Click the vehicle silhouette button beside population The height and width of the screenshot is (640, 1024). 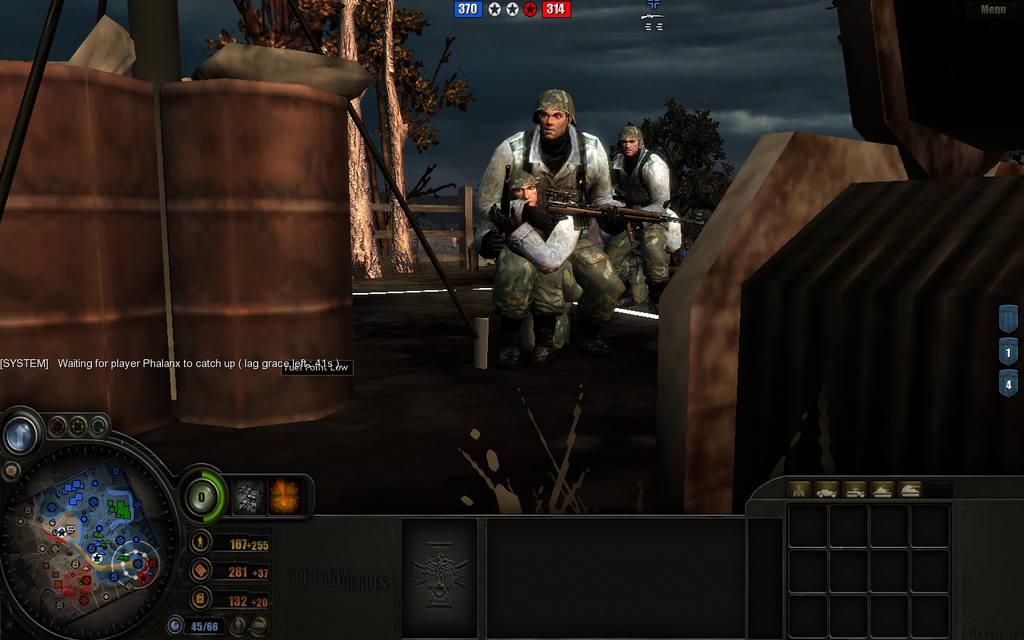(258, 627)
